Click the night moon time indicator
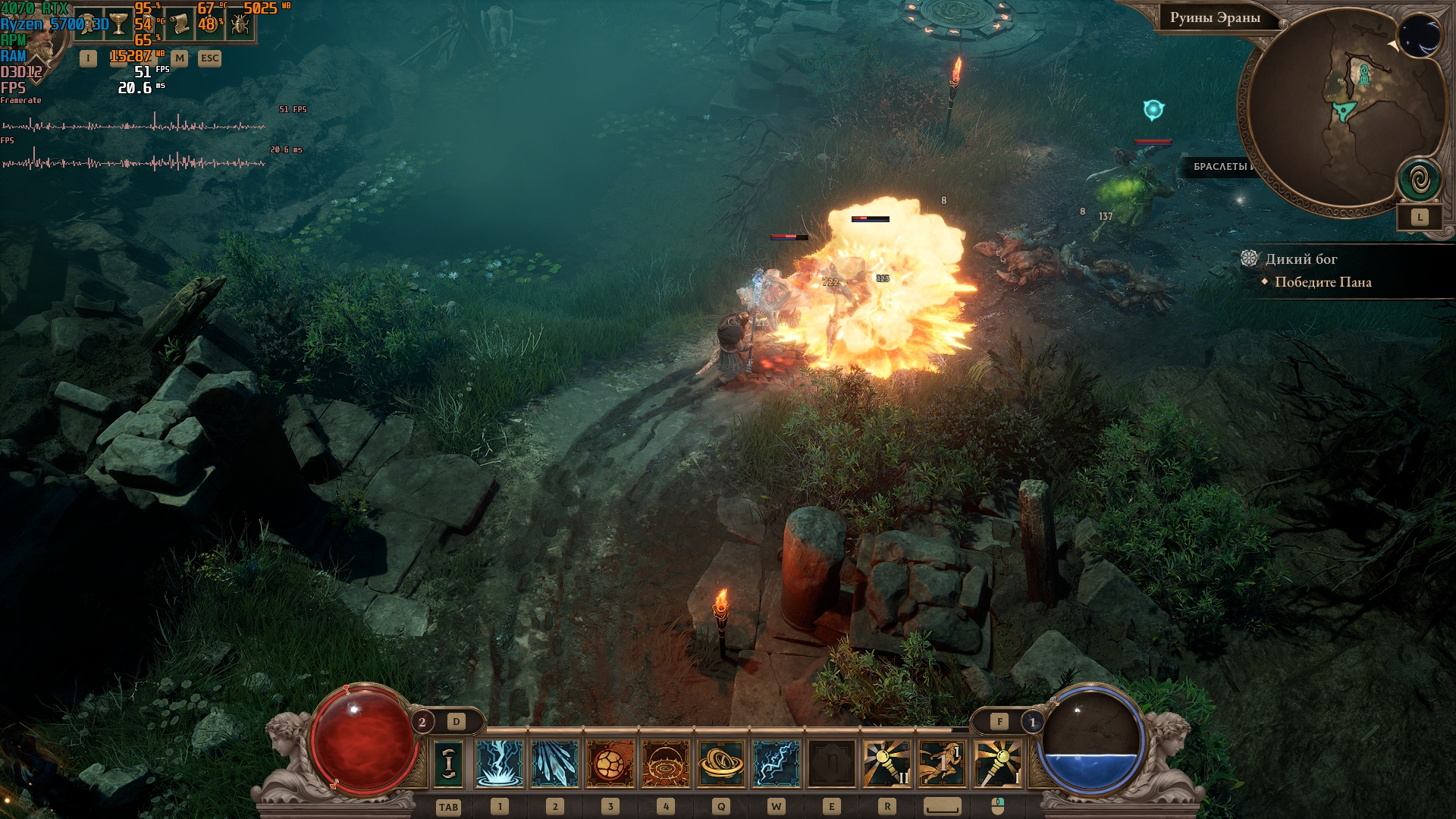Viewport: 1456px width, 819px height. point(1420,35)
